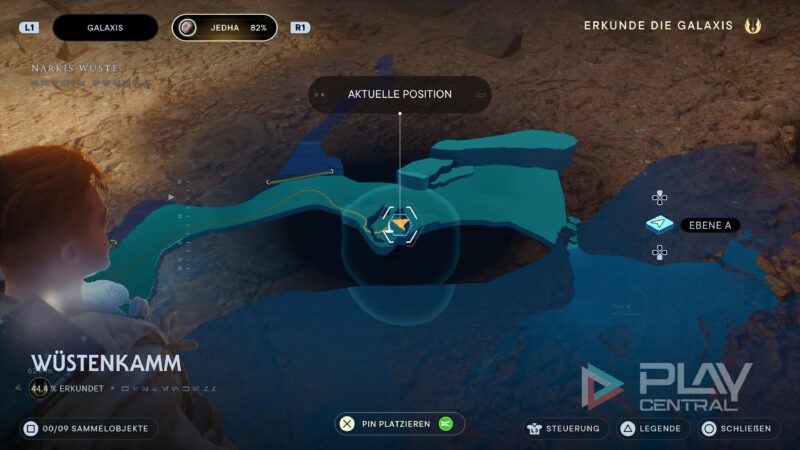The width and height of the screenshot is (800, 450).
Task: Switch to the Galaxis tab
Action: [x=105, y=28]
